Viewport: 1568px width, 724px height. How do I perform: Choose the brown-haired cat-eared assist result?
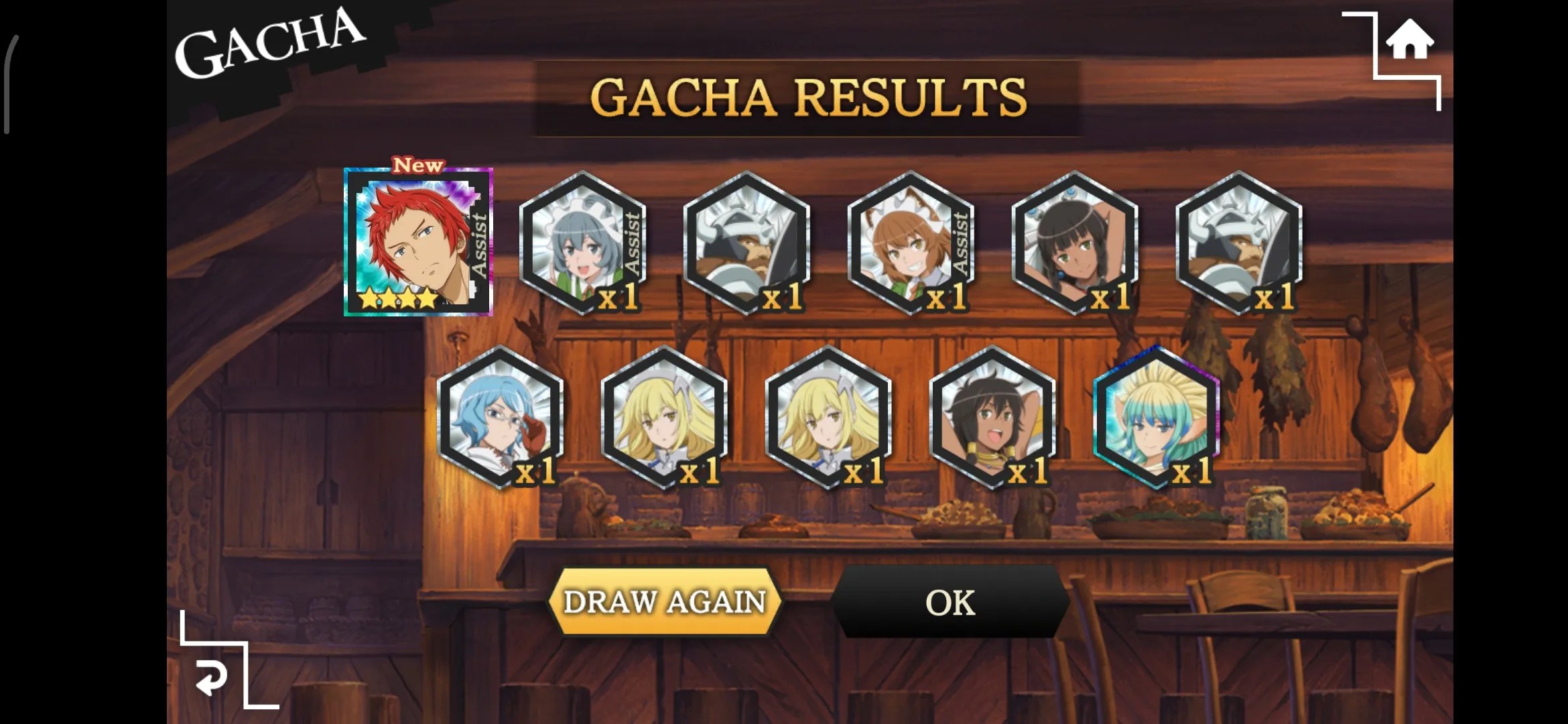pyautogui.click(x=910, y=243)
